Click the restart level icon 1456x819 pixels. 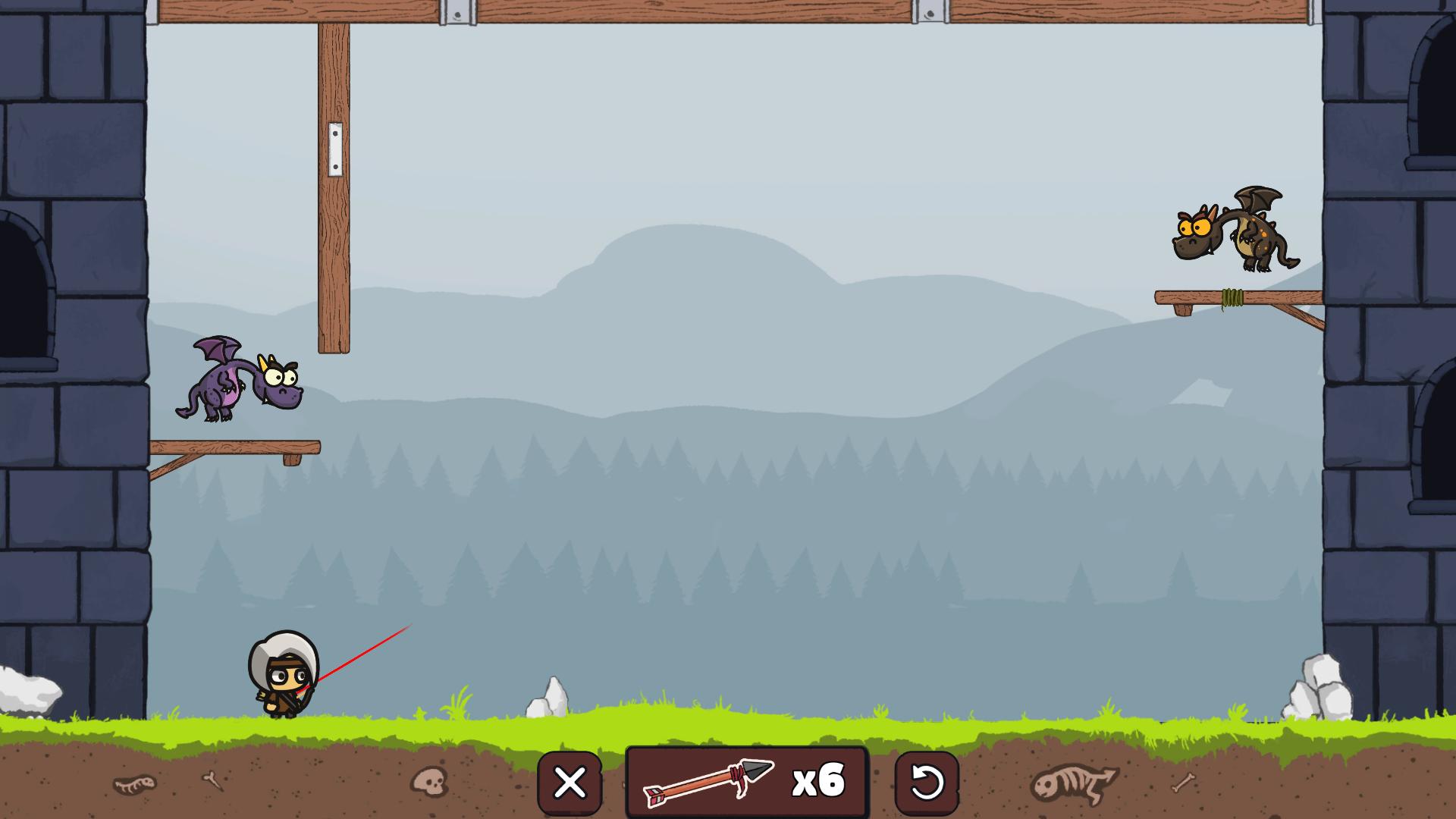pyautogui.click(x=928, y=782)
